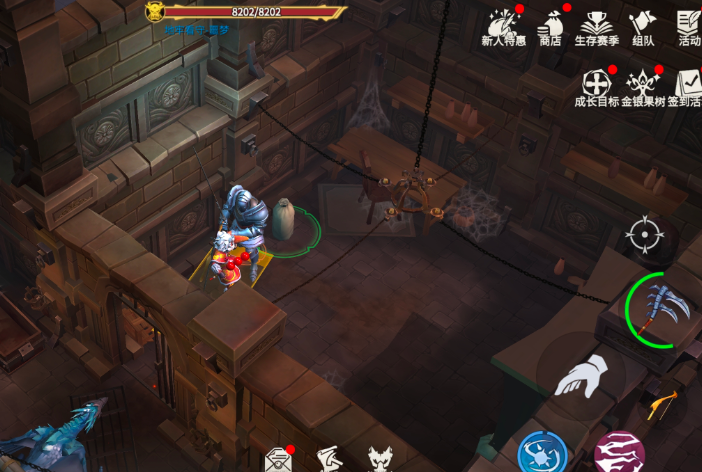Activate the purple slash skill
This screenshot has height=472, width=702.
coord(620,453)
